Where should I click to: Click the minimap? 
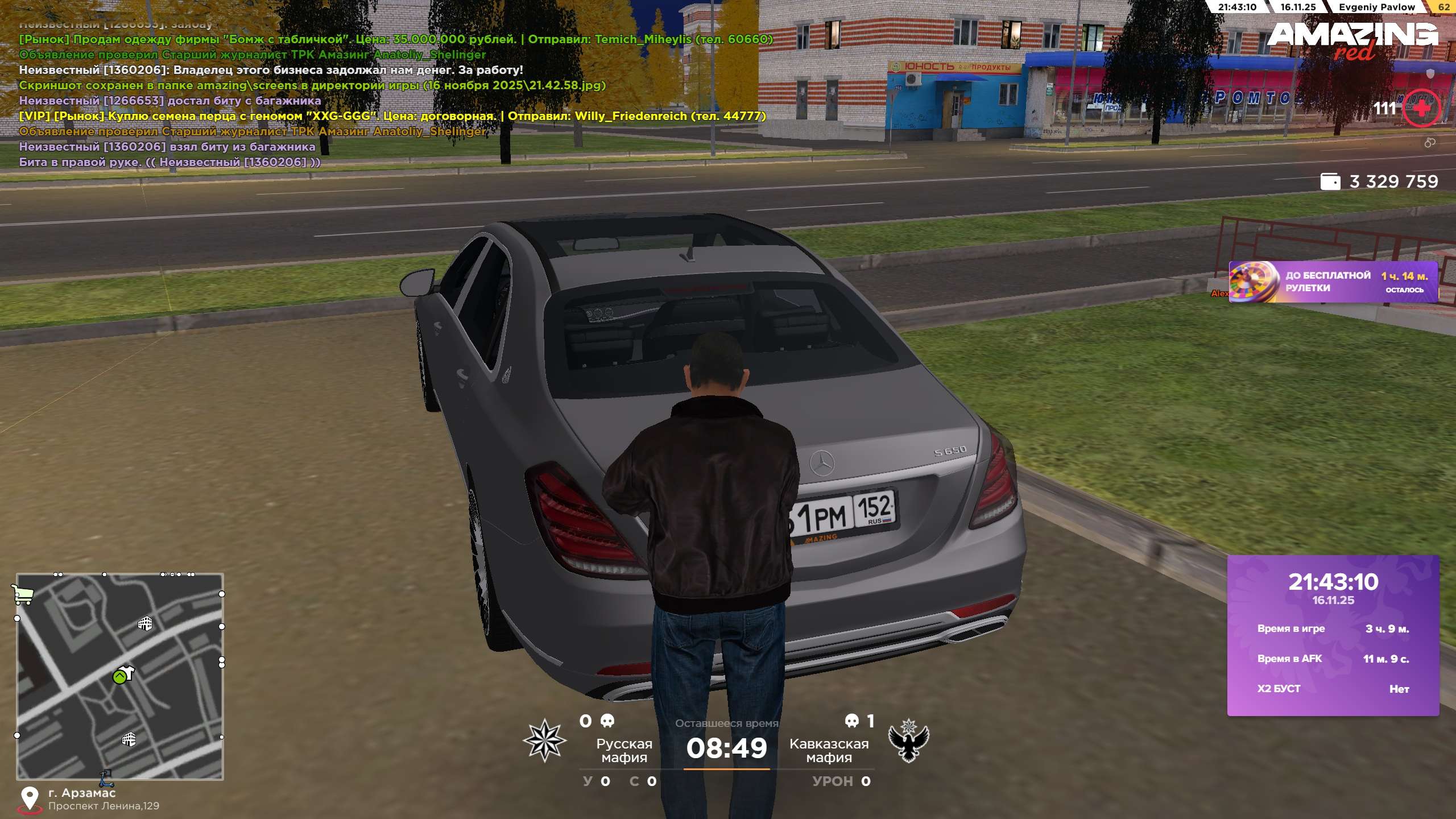120,676
